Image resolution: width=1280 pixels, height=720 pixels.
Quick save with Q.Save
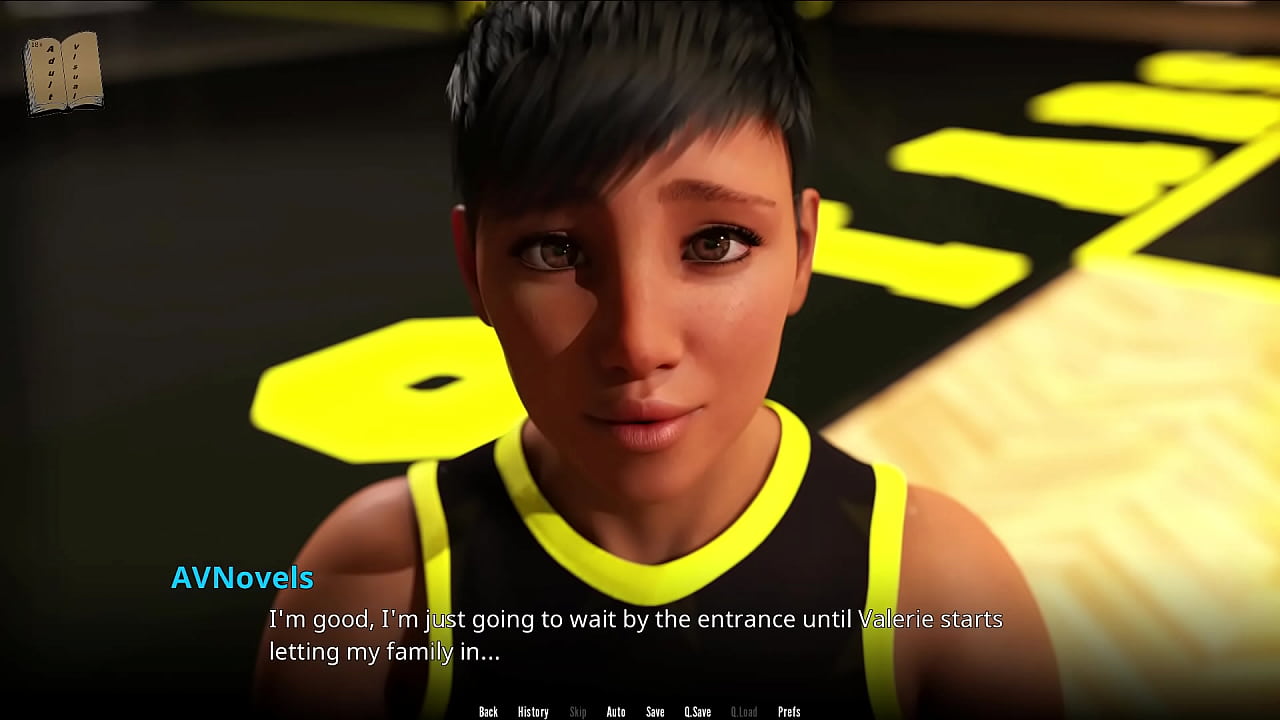pyautogui.click(x=697, y=712)
